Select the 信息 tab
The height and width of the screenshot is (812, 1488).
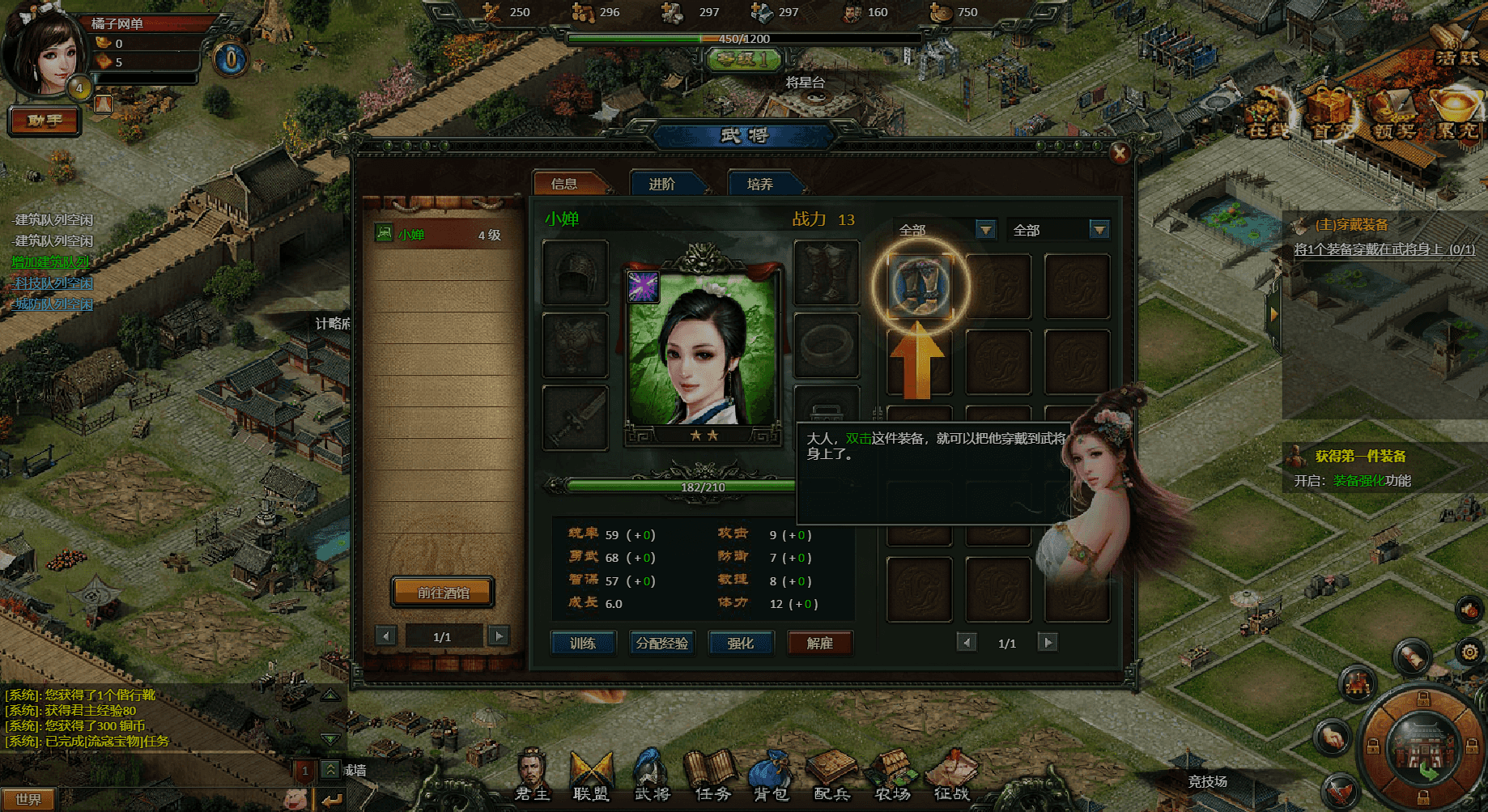click(565, 184)
